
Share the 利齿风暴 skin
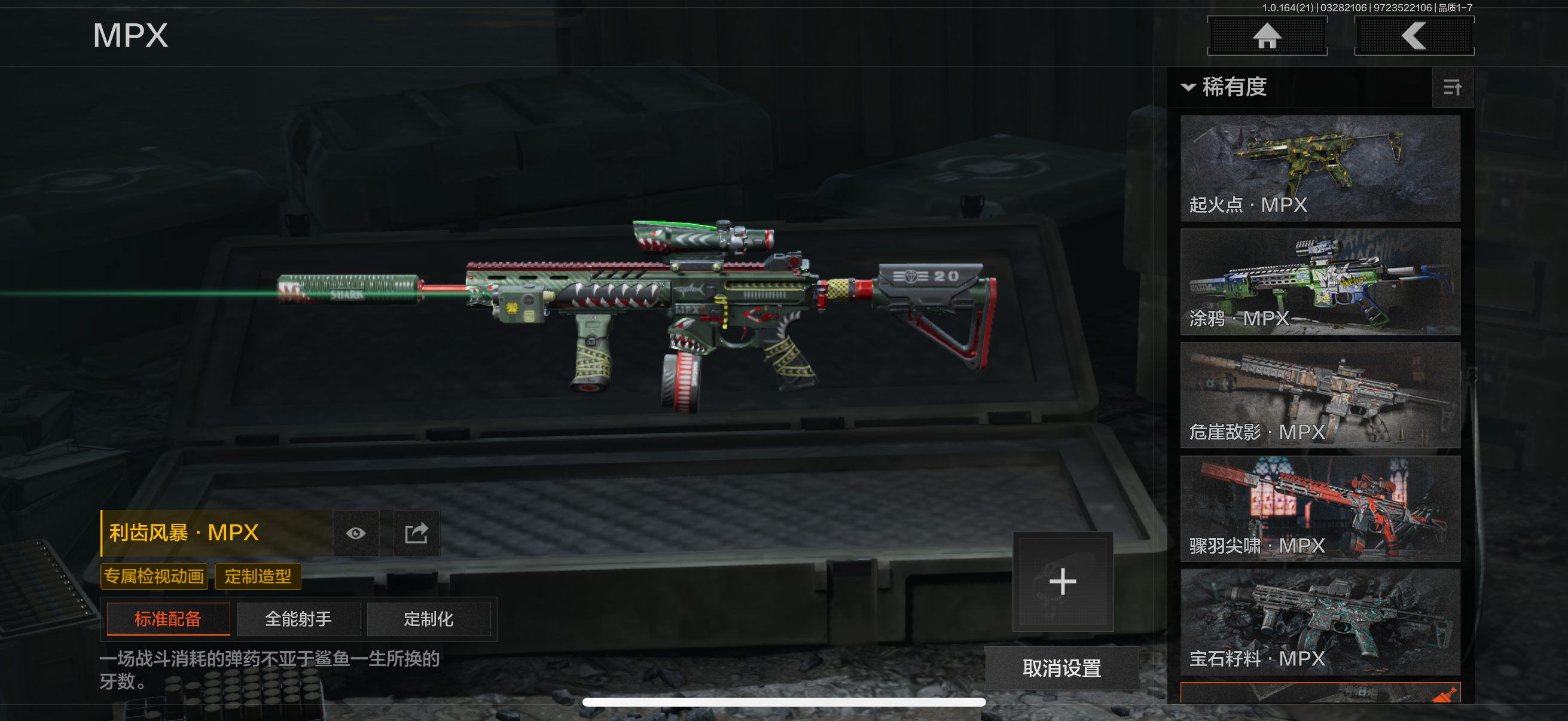[416, 534]
